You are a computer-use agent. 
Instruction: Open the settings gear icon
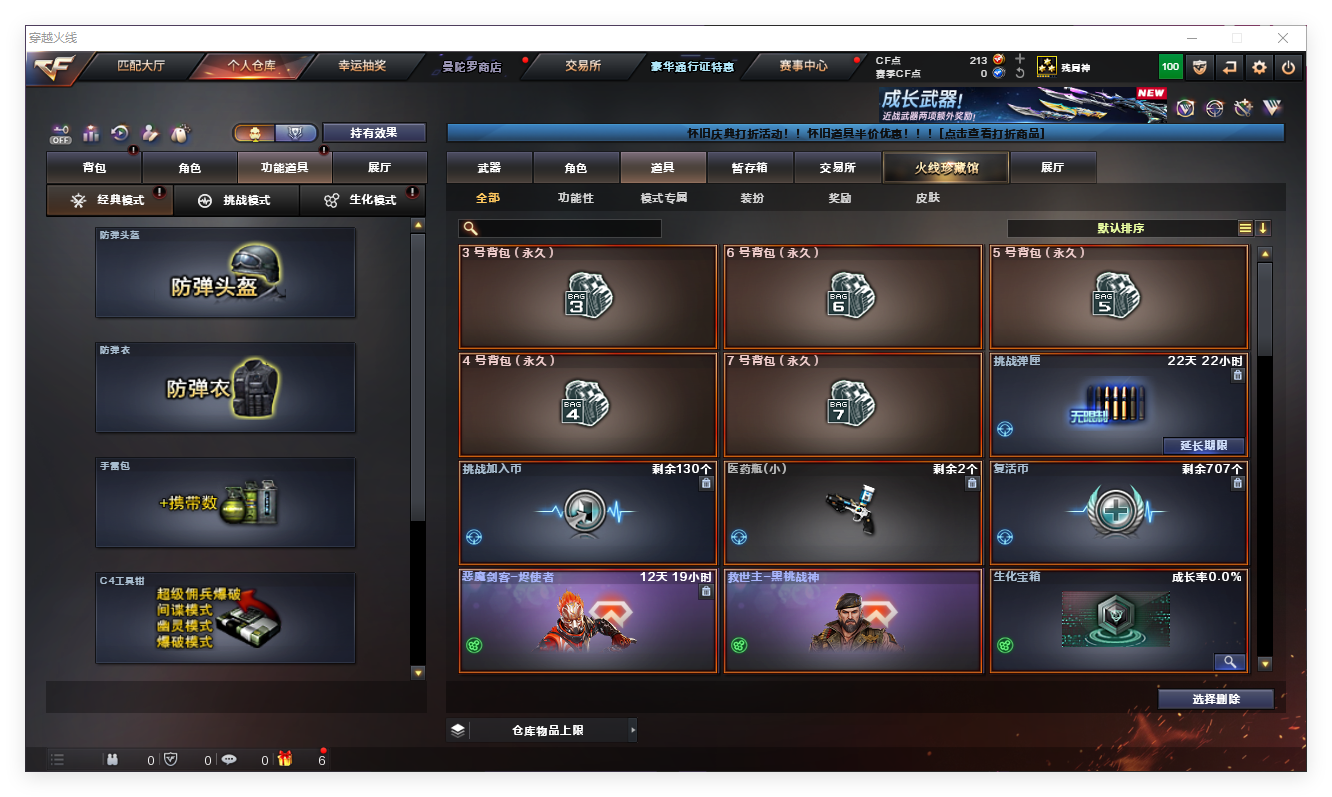(x=1259, y=68)
